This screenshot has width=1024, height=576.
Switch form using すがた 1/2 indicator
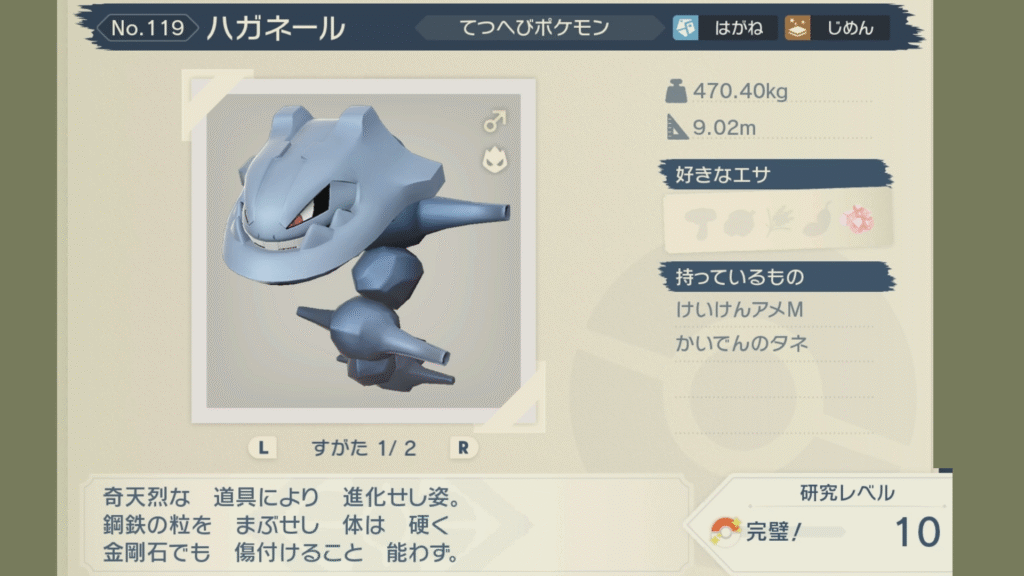tap(363, 448)
